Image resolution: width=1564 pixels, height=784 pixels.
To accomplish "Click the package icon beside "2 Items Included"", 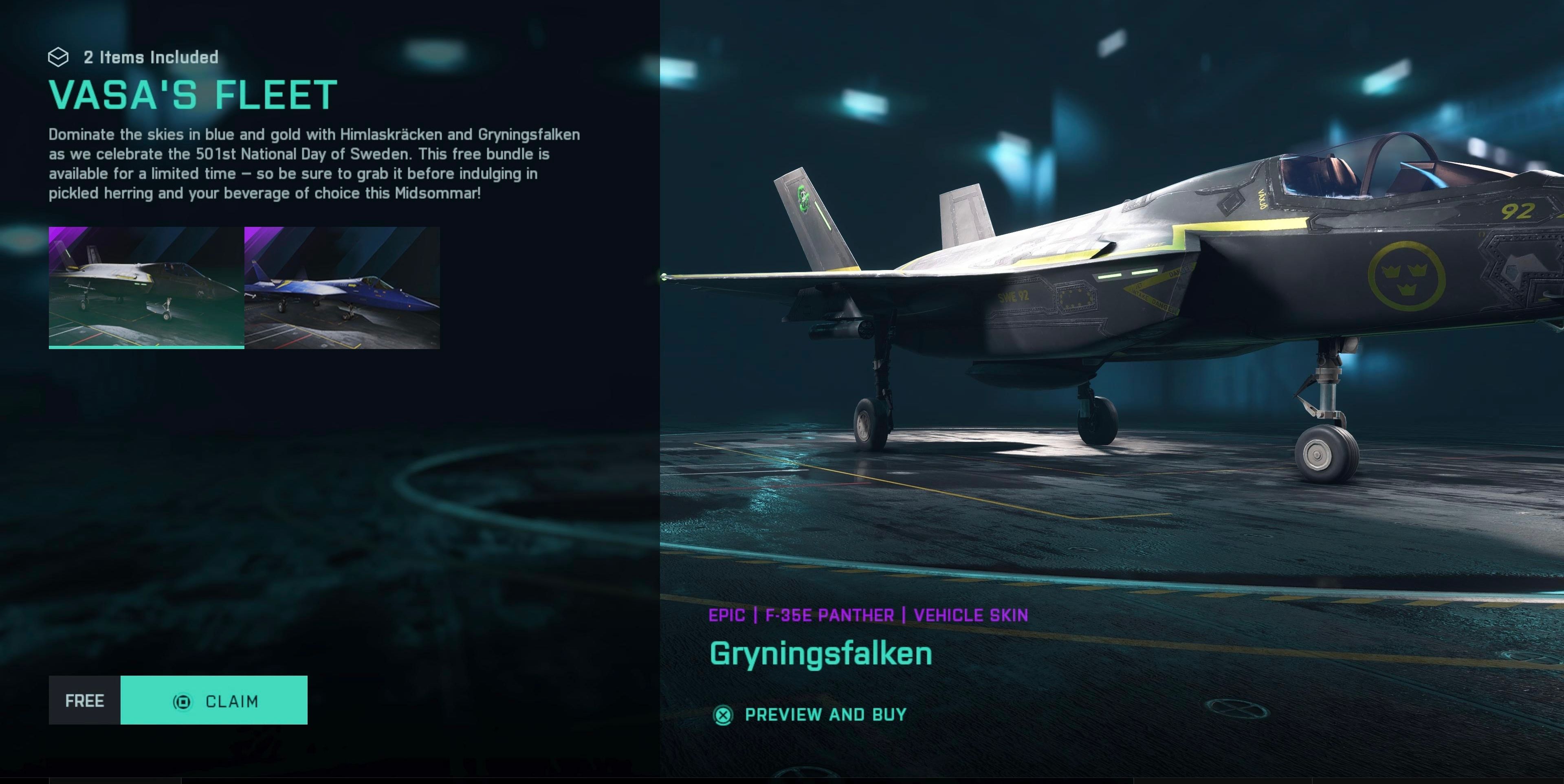I will [59, 58].
